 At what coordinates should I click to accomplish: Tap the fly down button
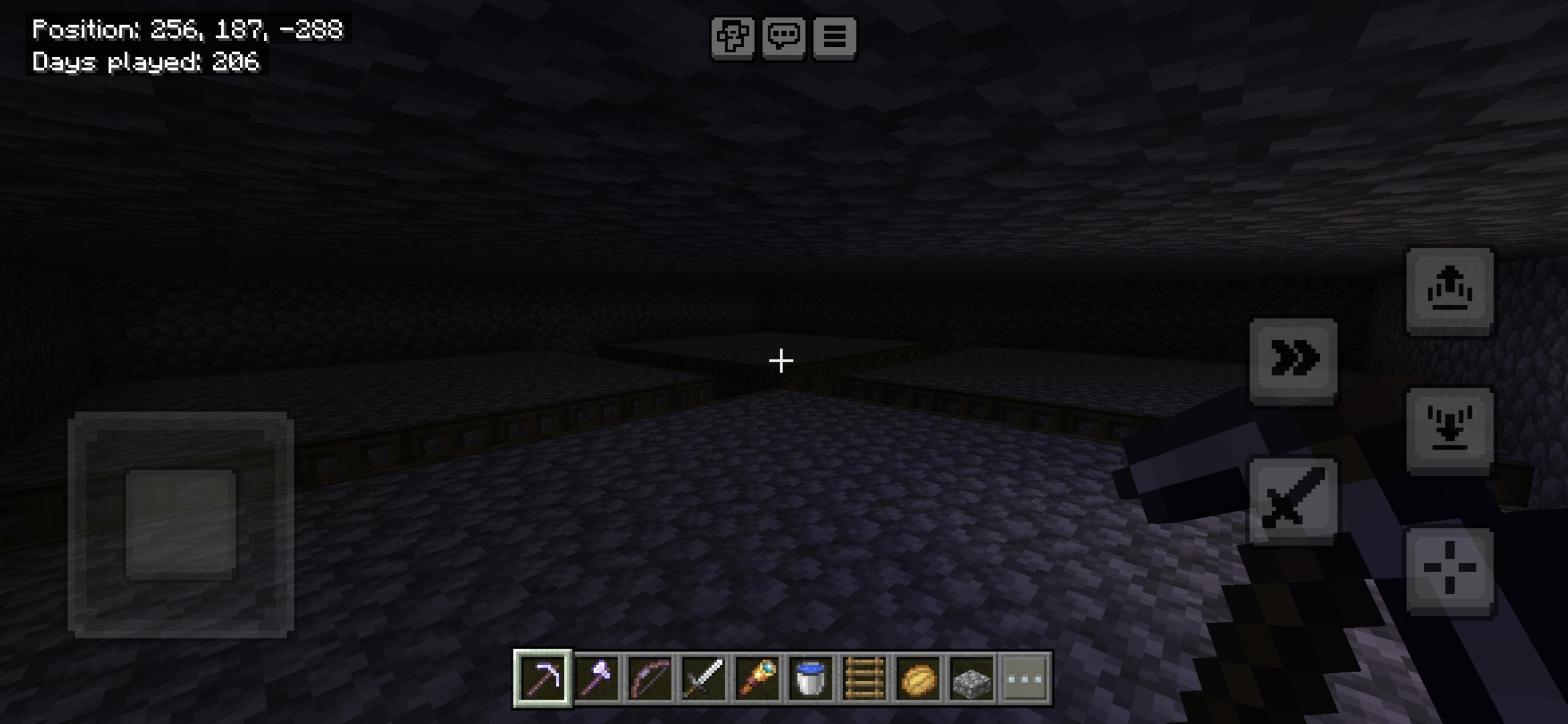(1451, 425)
